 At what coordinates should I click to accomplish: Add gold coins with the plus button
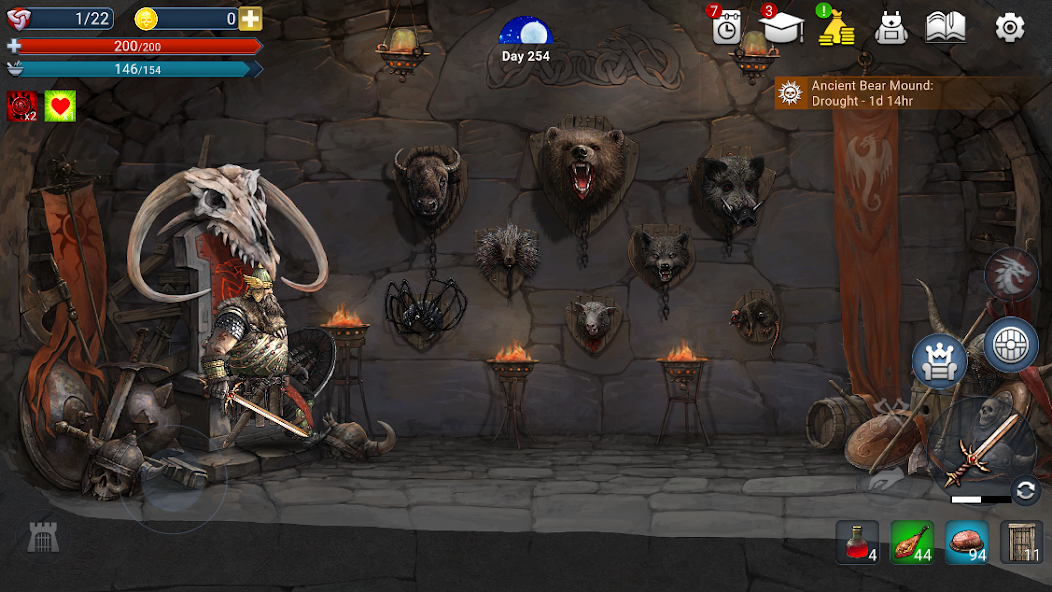[250, 19]
